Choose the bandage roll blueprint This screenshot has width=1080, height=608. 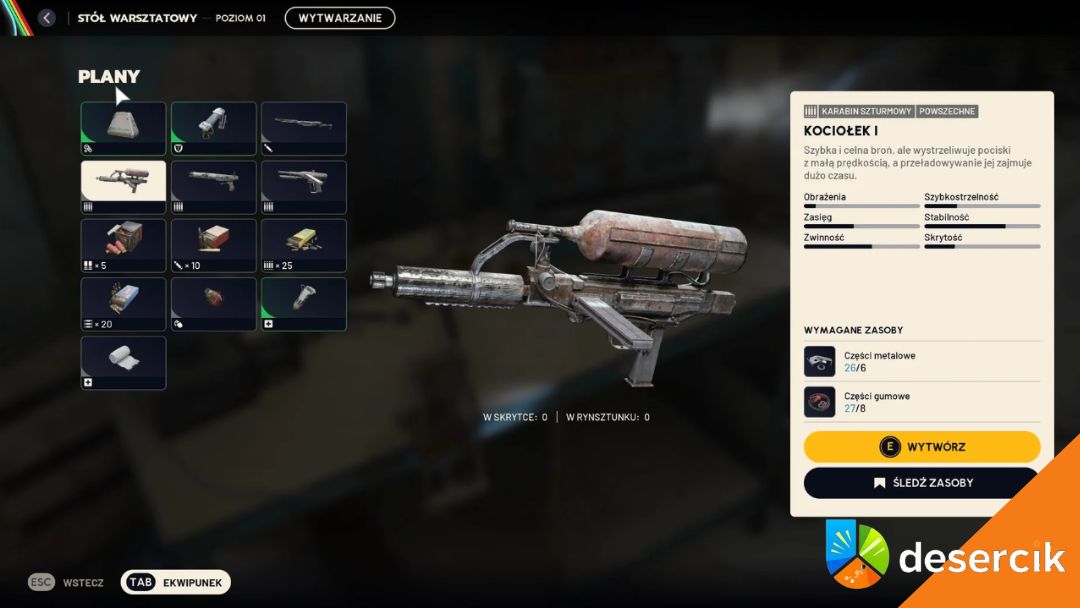pos(123,363)
